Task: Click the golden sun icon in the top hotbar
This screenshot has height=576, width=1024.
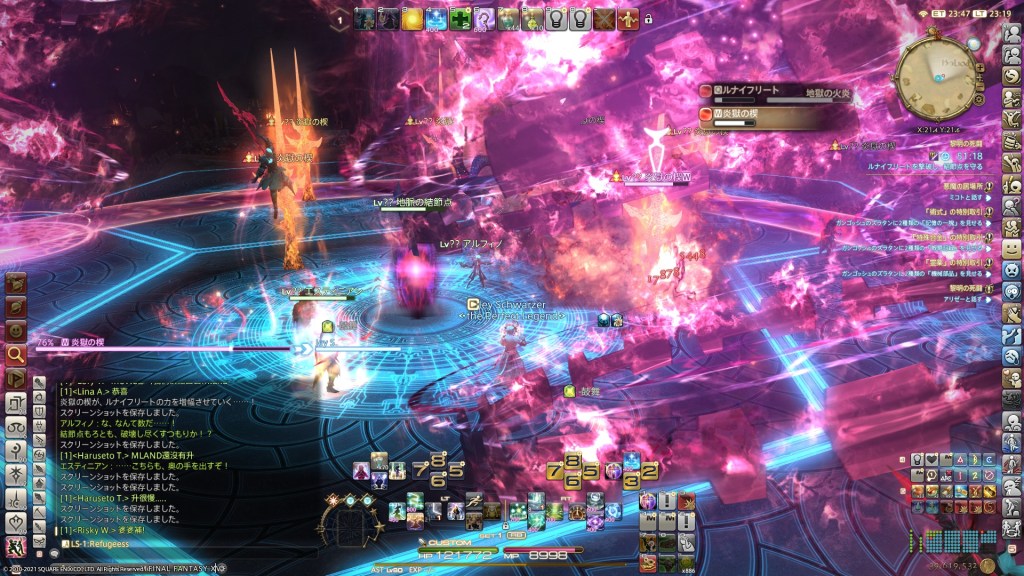Action: pos(412,18)
